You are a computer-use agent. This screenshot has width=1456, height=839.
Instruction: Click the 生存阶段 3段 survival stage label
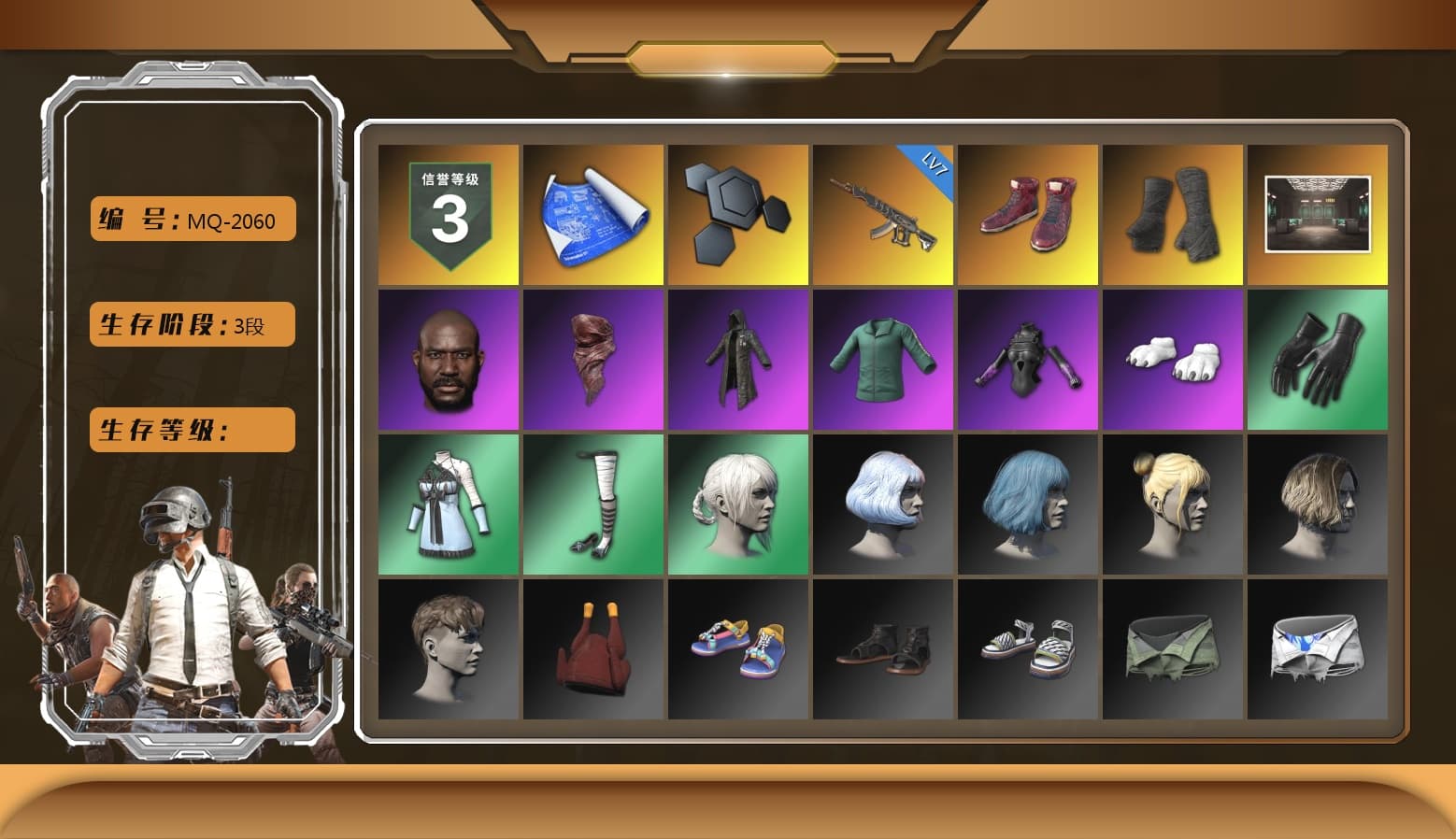192,324
